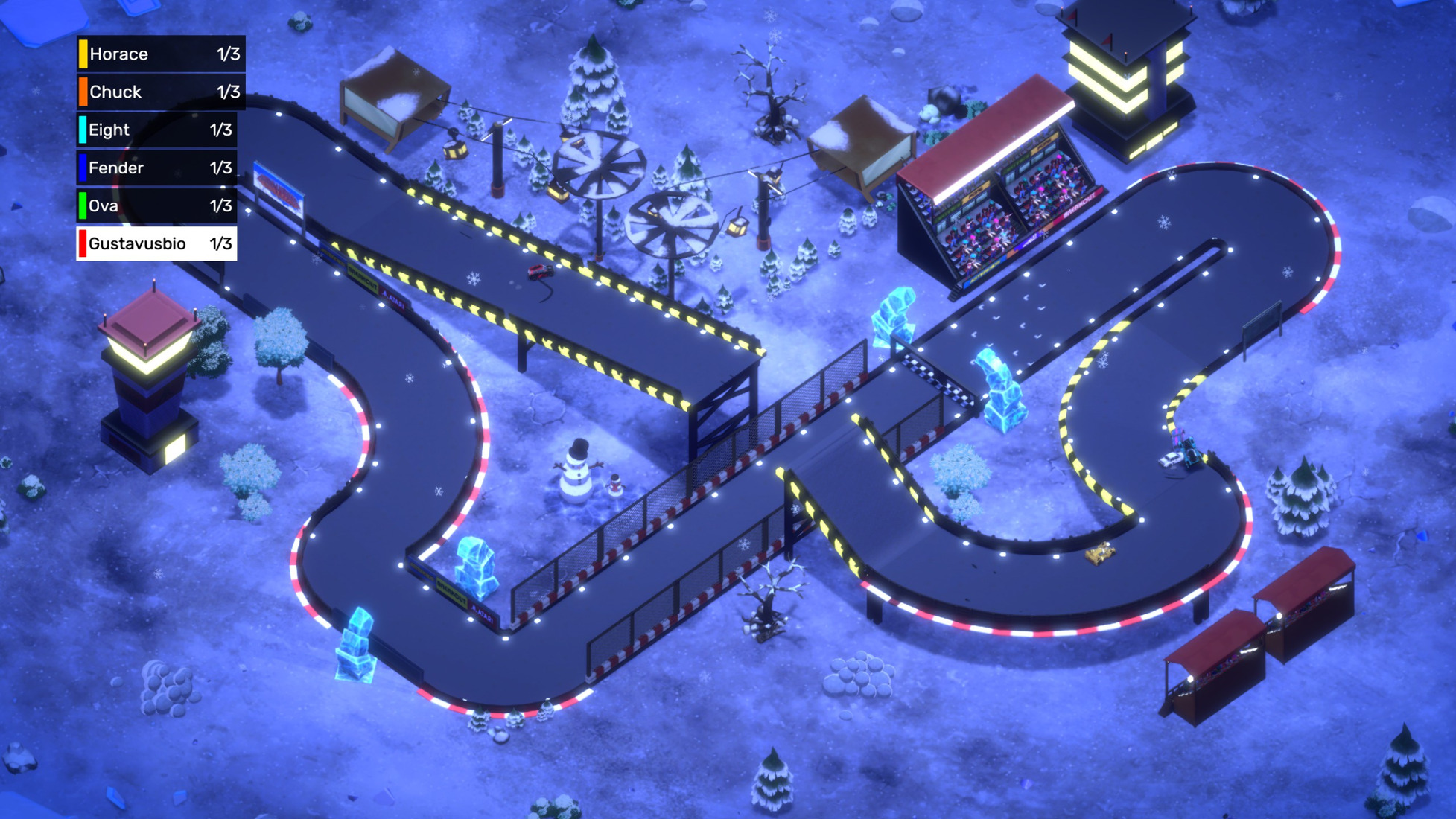Click the Ova leaderboard entry
This screenshot has width=1456, height=819.
157,205
